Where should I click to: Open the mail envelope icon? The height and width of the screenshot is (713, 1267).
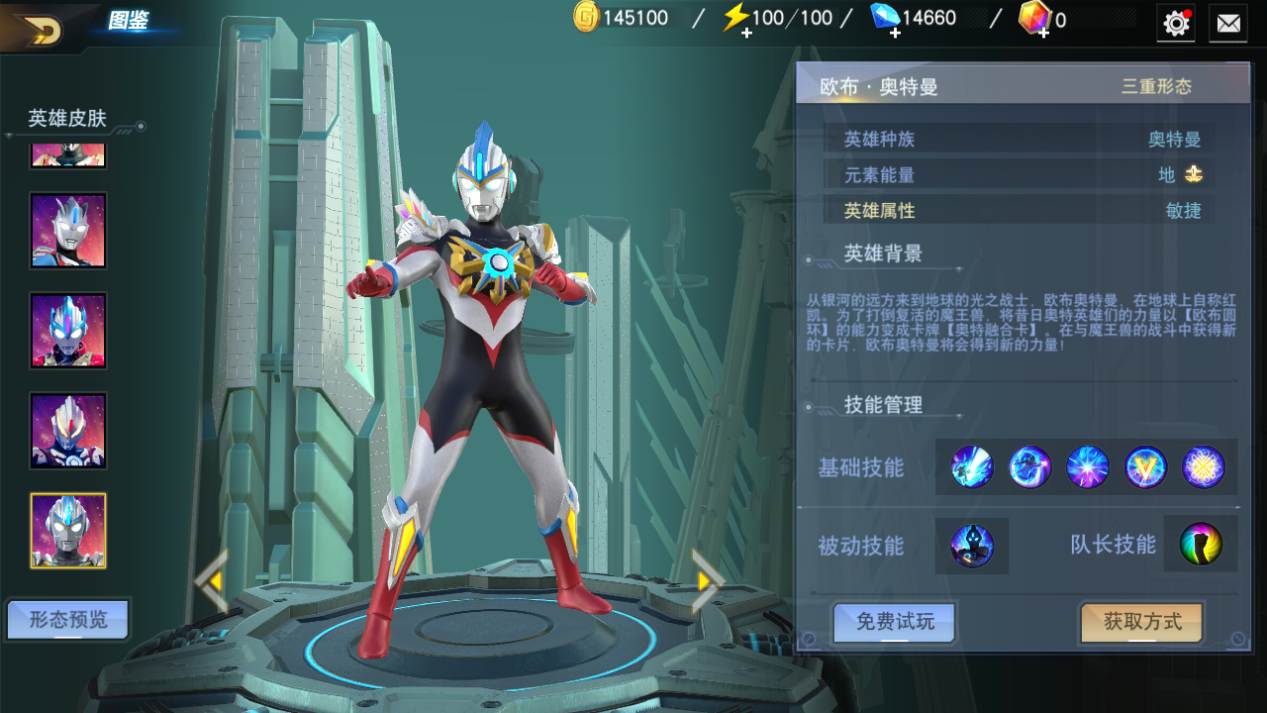tap(1228, 23)
